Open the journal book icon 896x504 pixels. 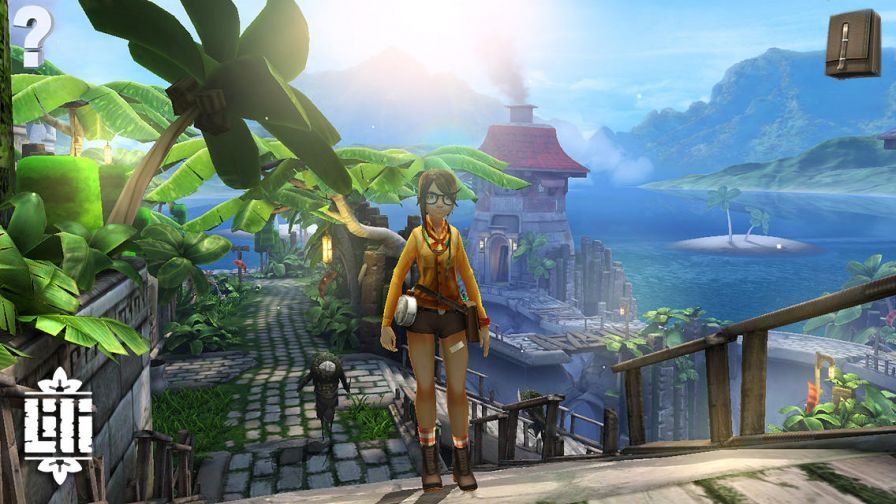[852, 42]
